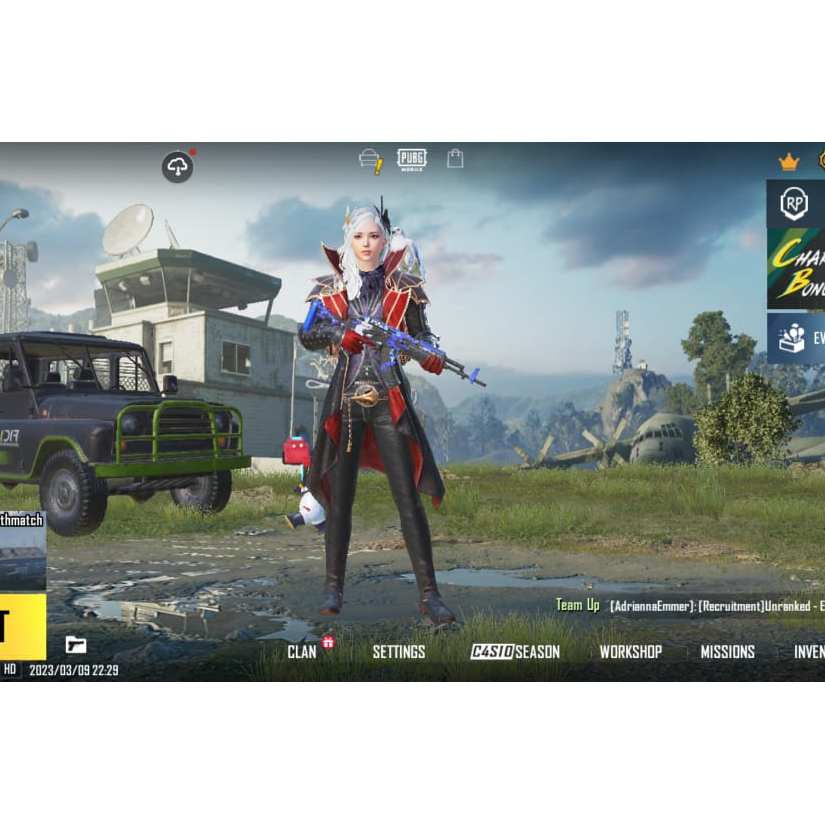
Task: Open the Royale Pass RP panel
Action: pos(795,204)
